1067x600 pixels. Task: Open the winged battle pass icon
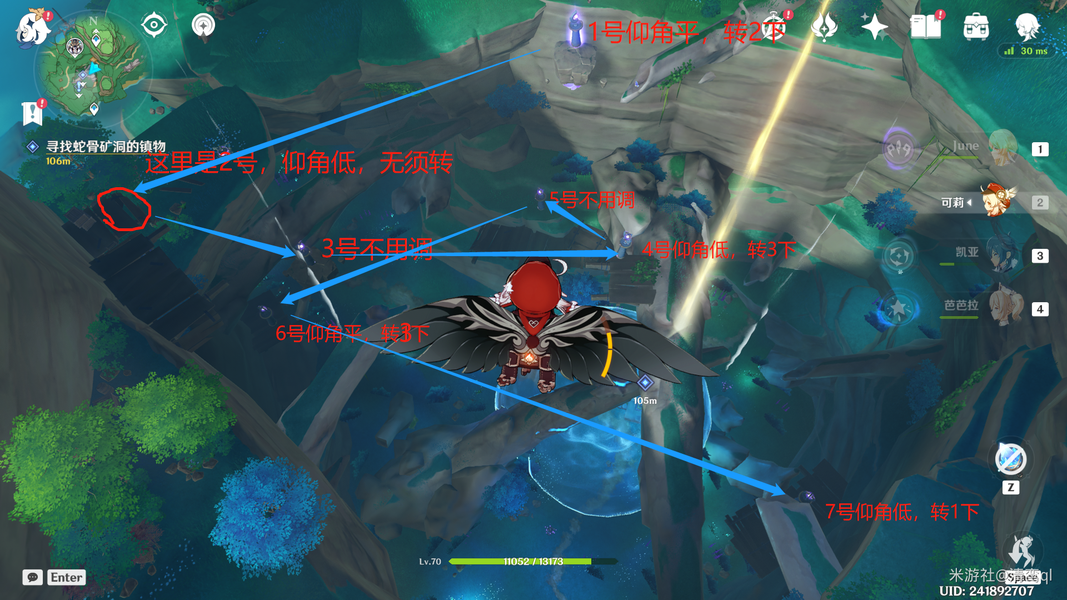tap(825, 27)
